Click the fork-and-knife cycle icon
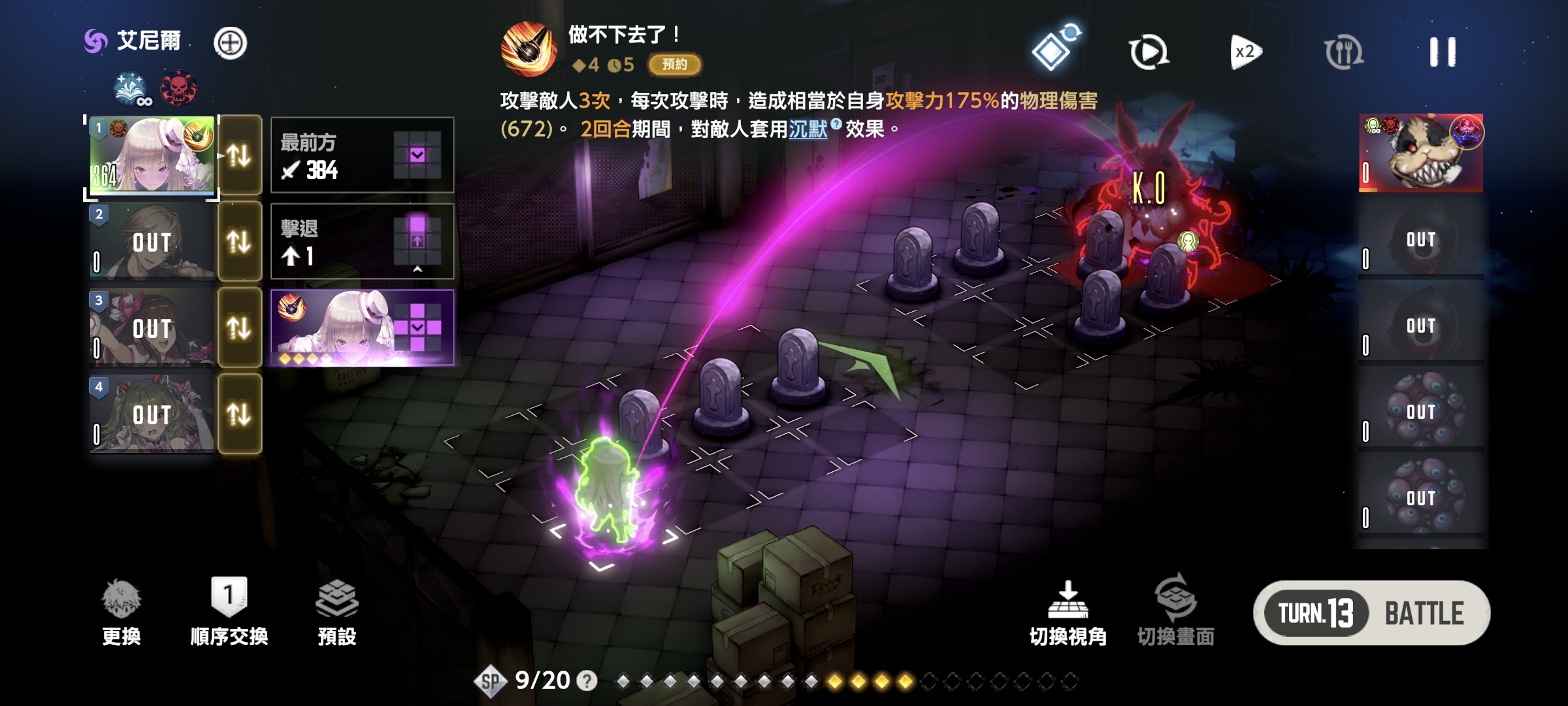The height and width of the screenshot is (706, 1568). click(1343, 52)
